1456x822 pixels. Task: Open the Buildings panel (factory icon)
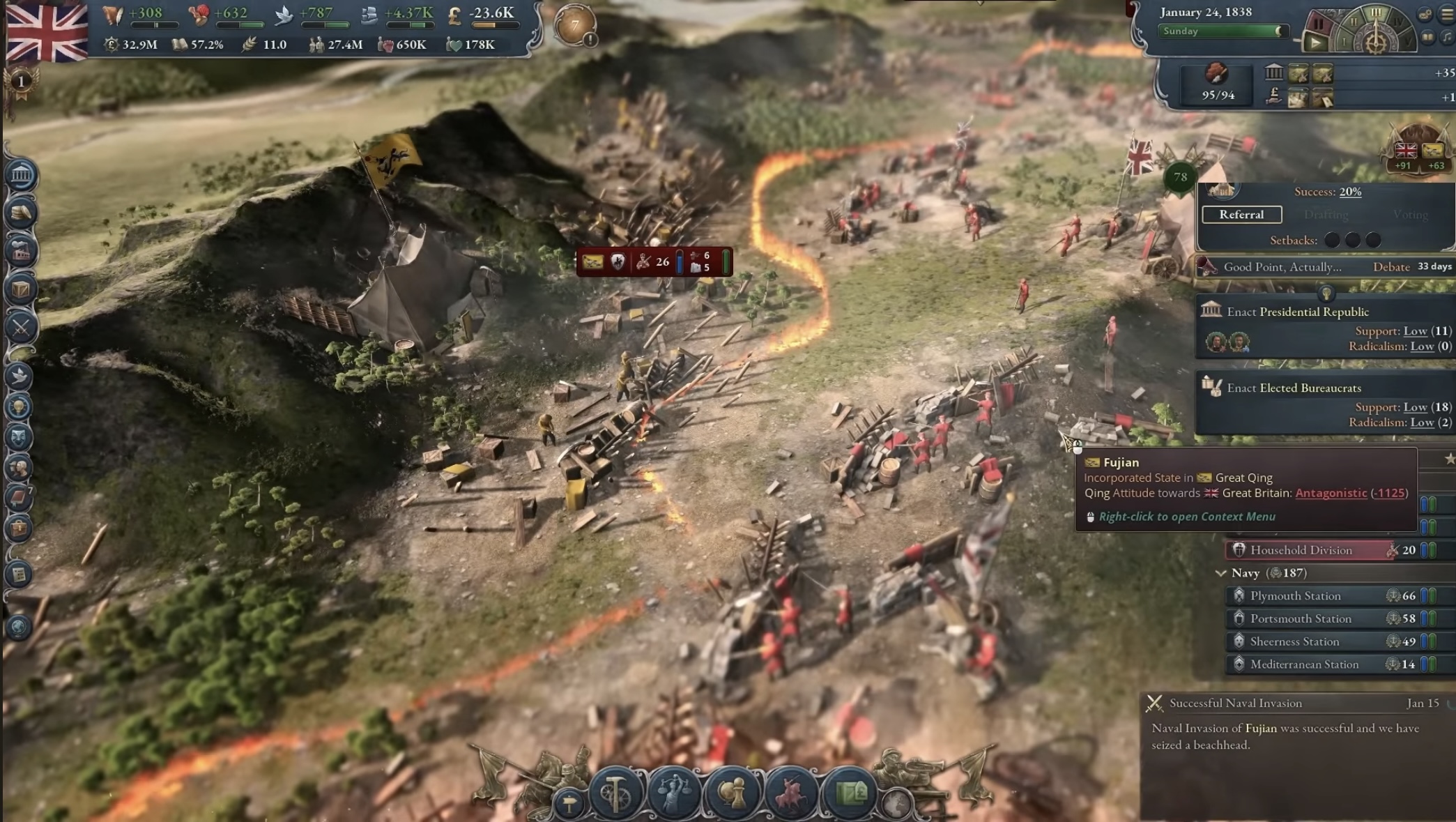[21, 251]
